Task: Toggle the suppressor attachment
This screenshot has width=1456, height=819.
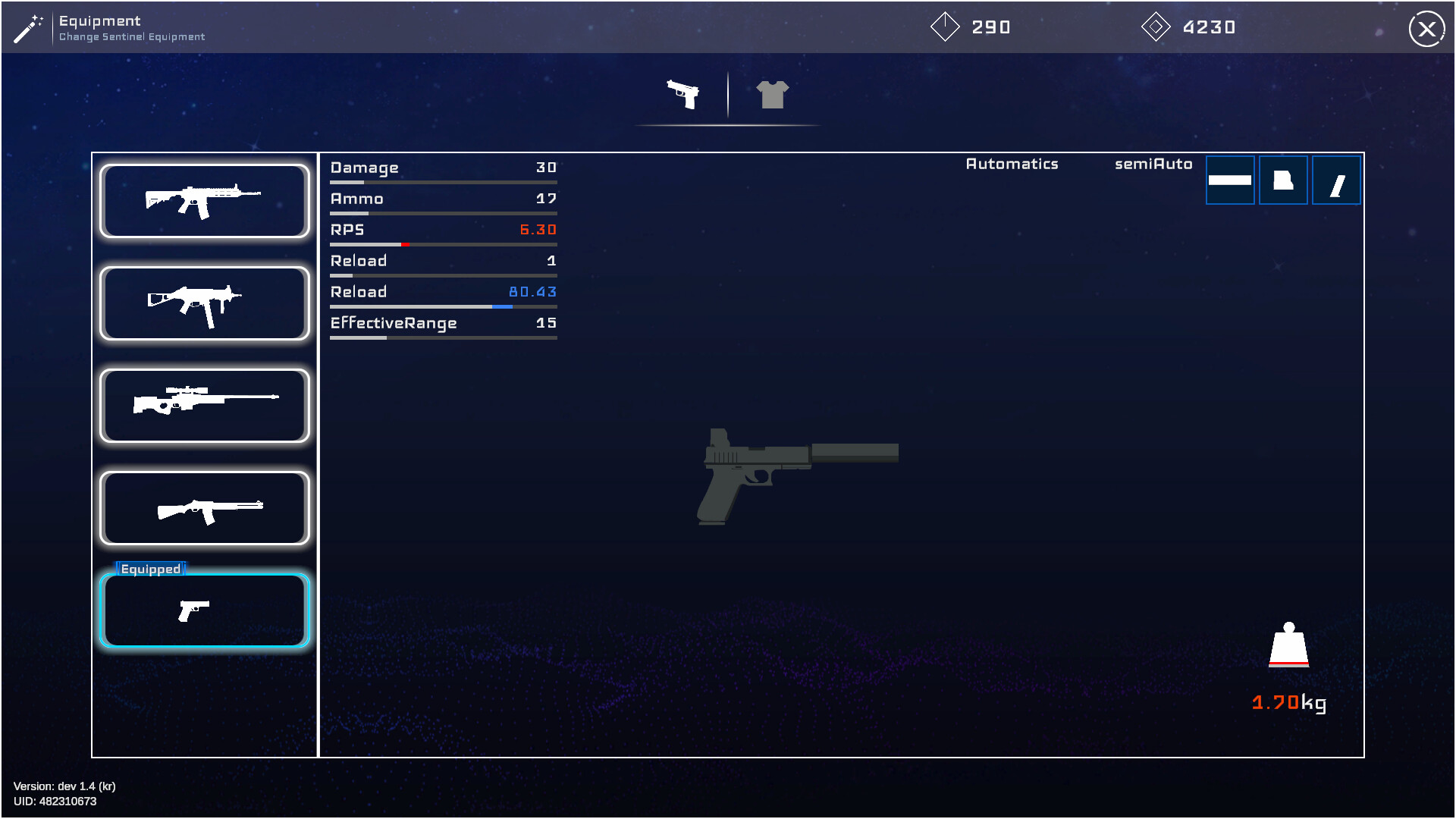Action: click(x=1230, y=180)
